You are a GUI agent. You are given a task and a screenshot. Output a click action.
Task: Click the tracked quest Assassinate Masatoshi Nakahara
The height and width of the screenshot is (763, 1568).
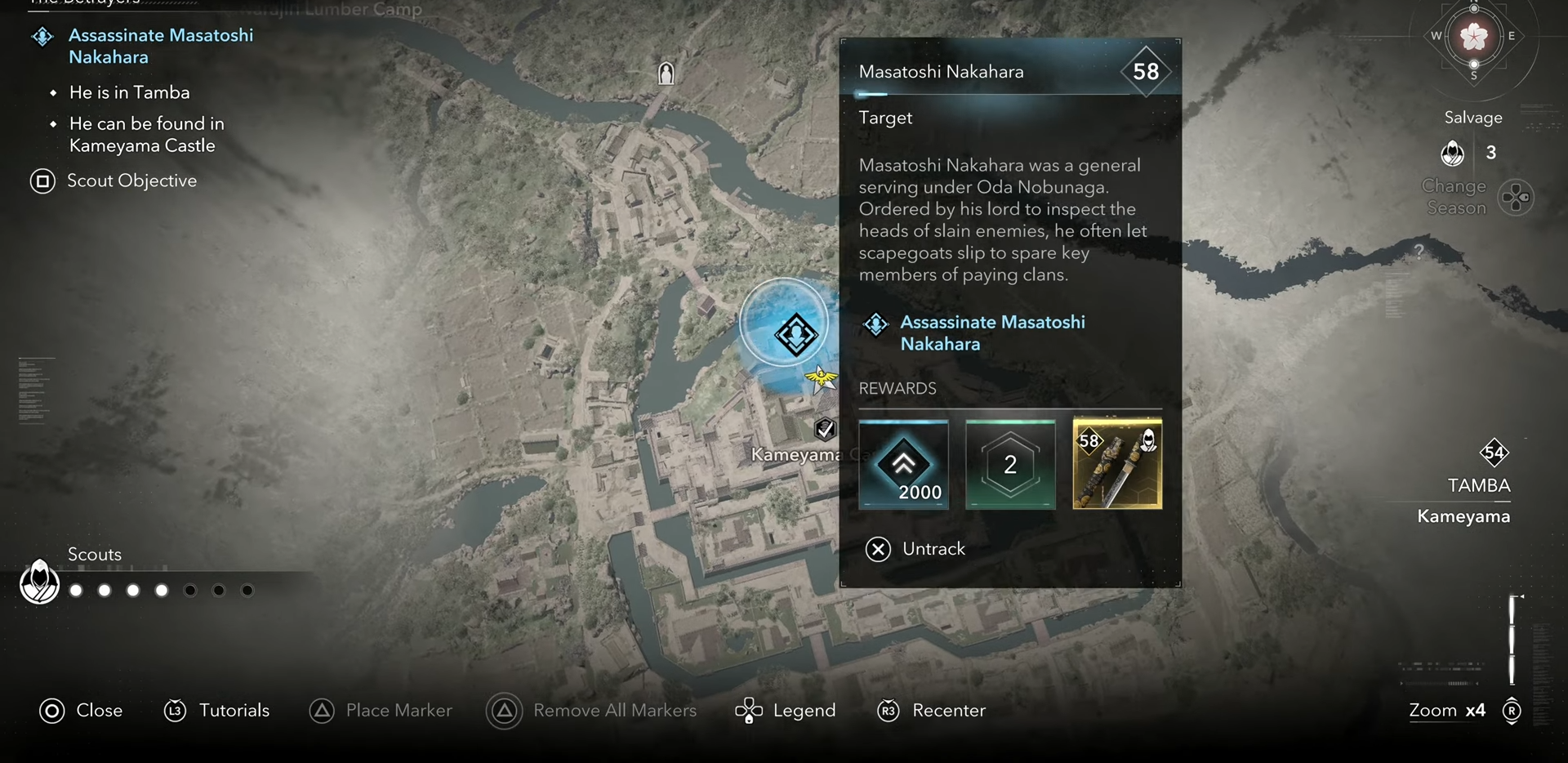tap(160, 46)
